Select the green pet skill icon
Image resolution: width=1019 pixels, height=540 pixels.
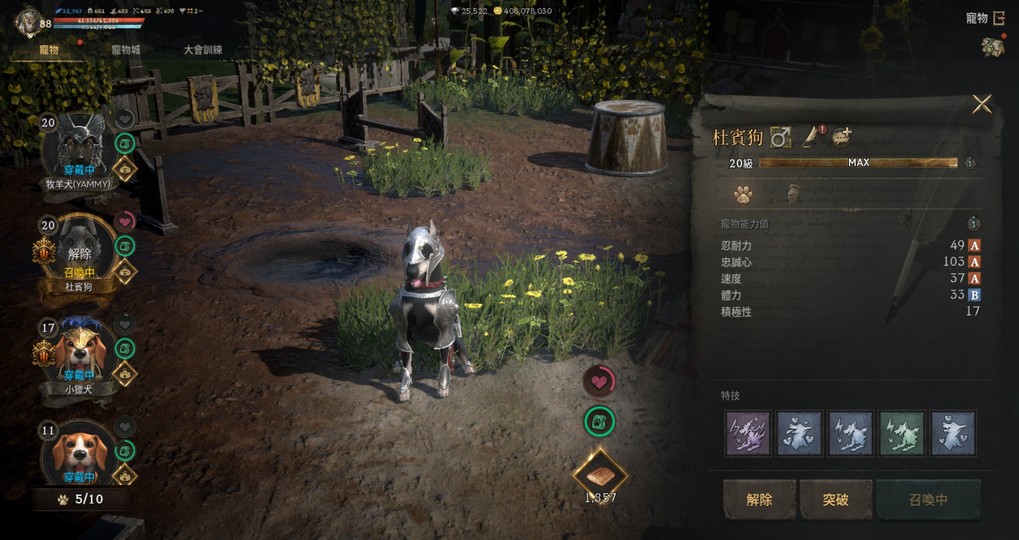pyautogui.click(x=902, y=433)
